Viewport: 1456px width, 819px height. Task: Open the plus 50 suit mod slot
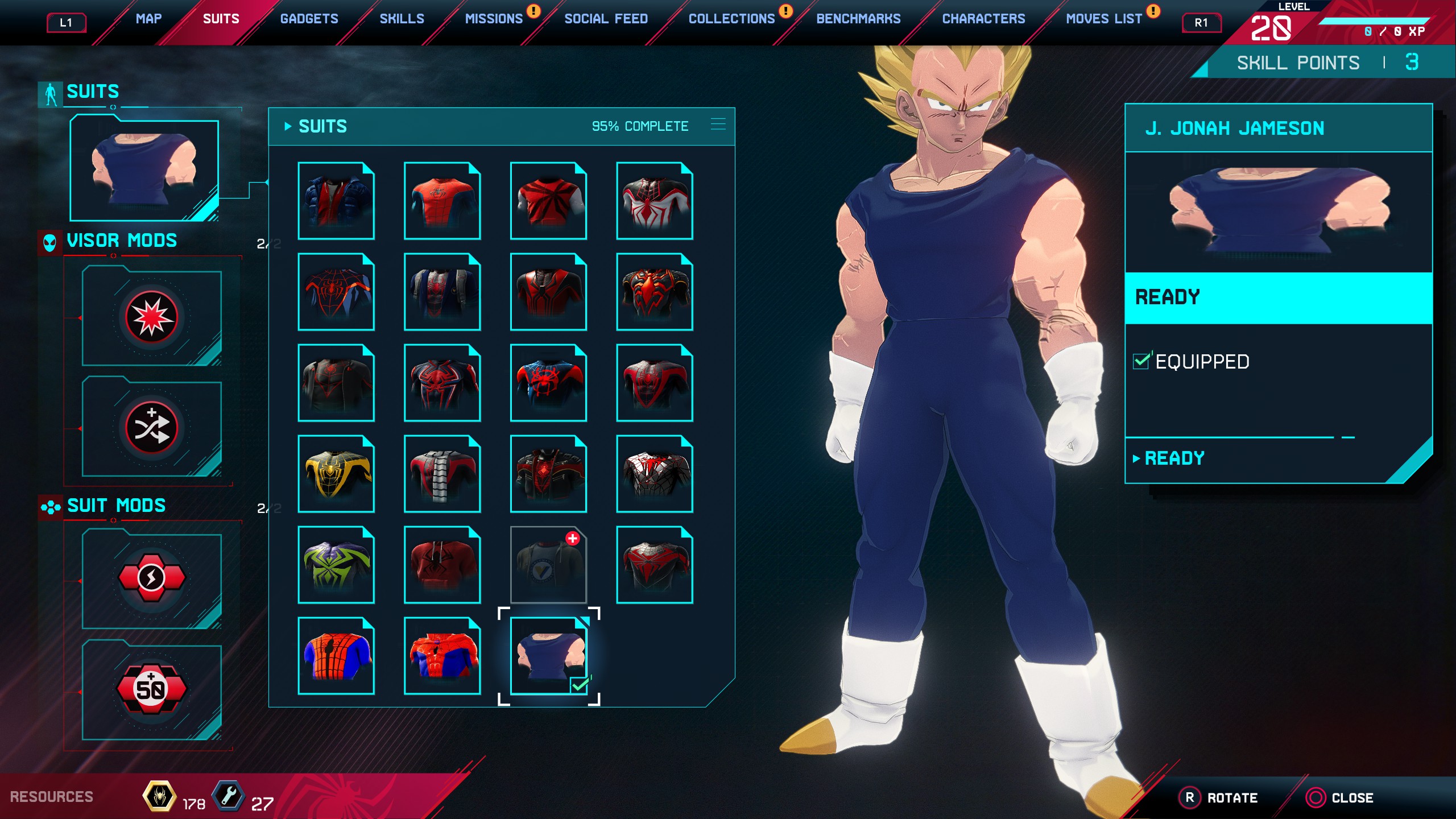(x=151, y=689)
